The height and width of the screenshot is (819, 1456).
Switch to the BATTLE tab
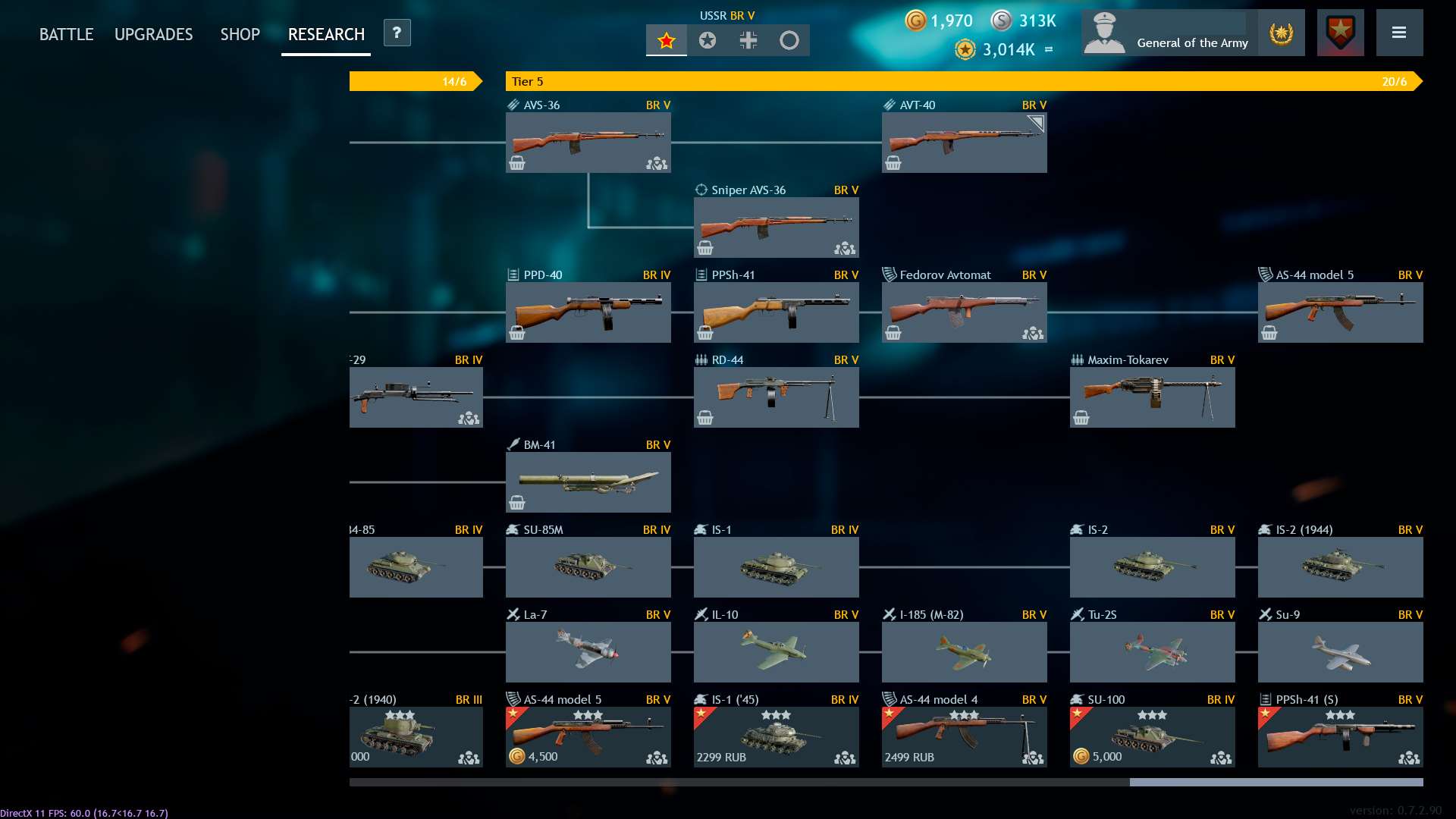pyautogui.click(x=66, y=33)
